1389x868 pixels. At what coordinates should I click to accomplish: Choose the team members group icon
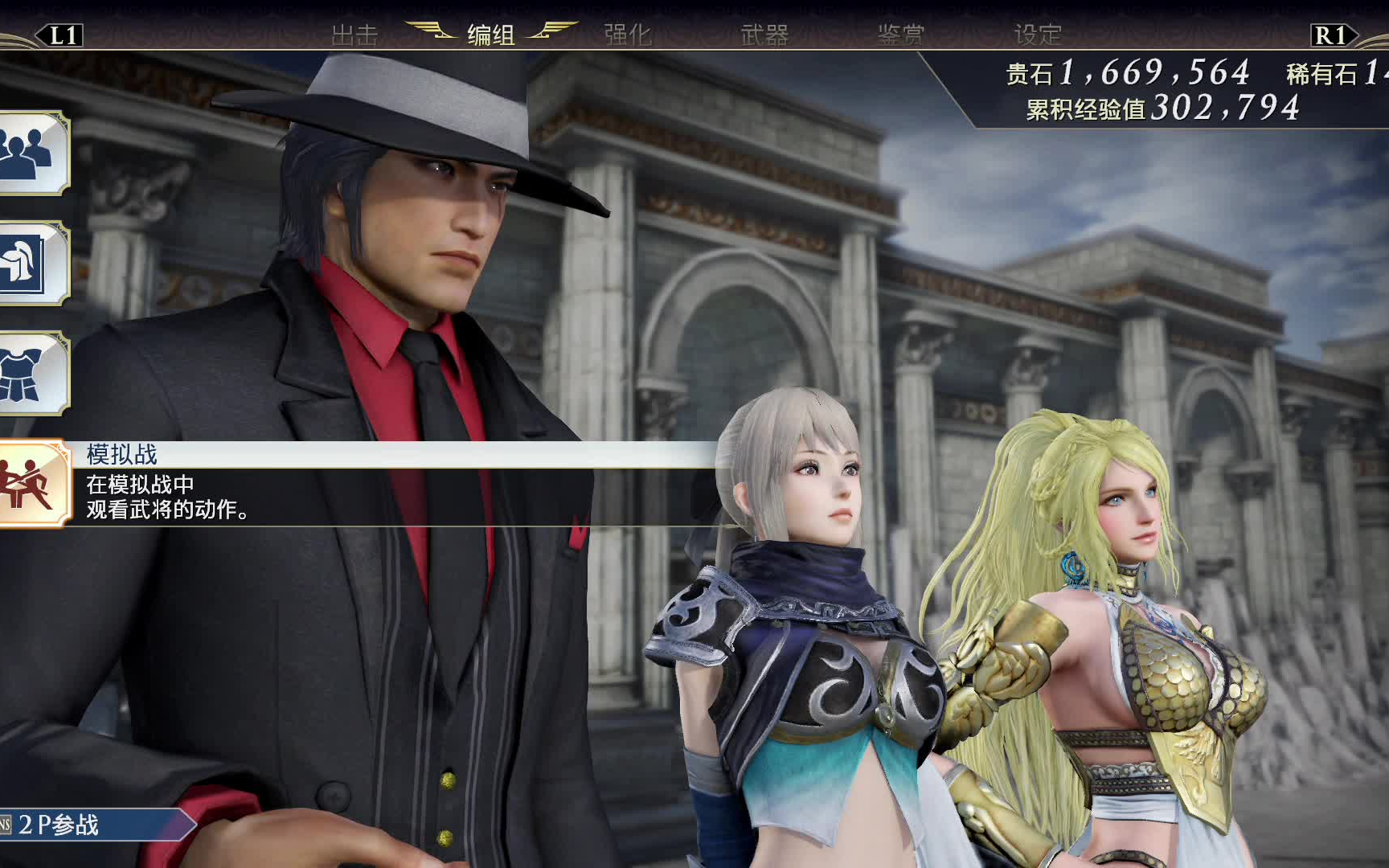(32, 153)
